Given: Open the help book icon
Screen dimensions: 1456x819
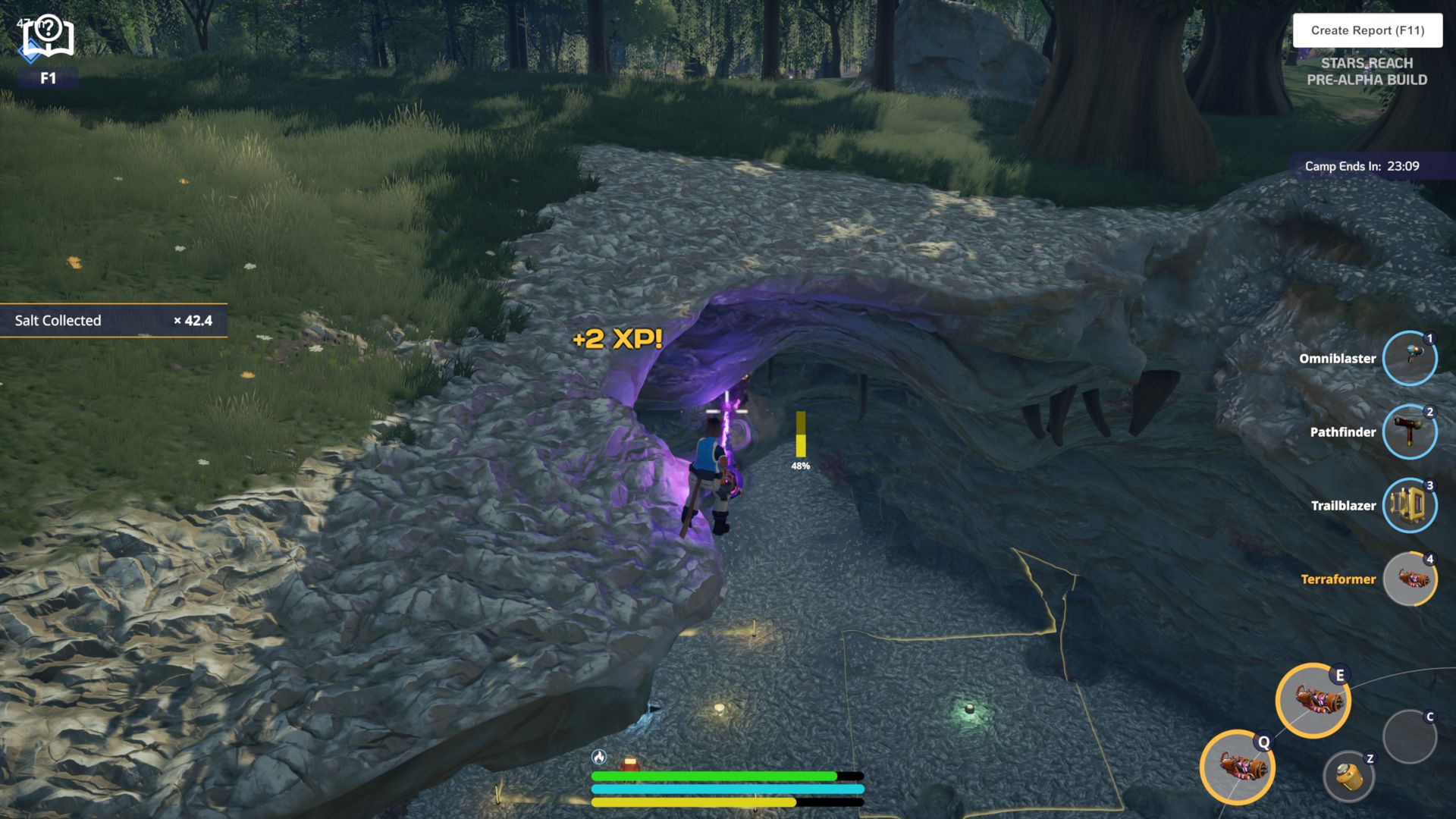Looking at the screenshot, I should 48,36.
